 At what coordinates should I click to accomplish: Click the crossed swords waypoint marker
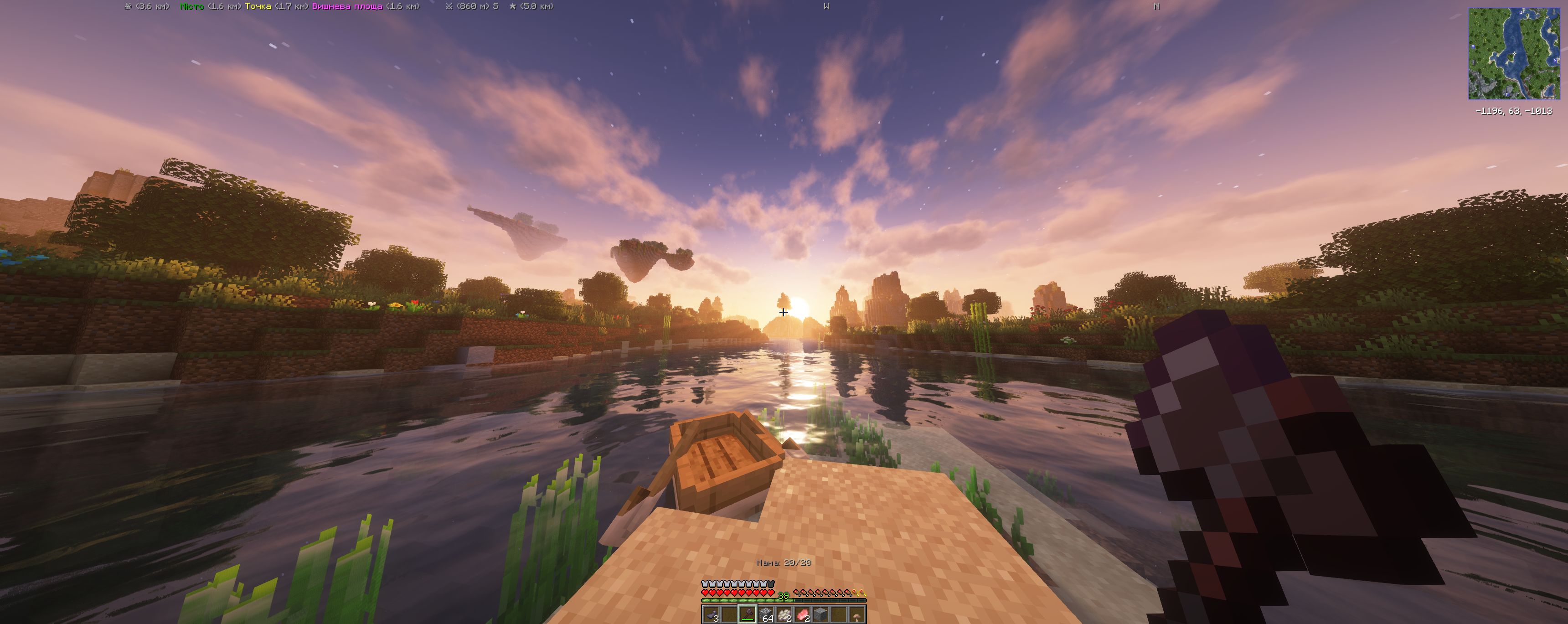pyautogui.click(x=449, y=7)
